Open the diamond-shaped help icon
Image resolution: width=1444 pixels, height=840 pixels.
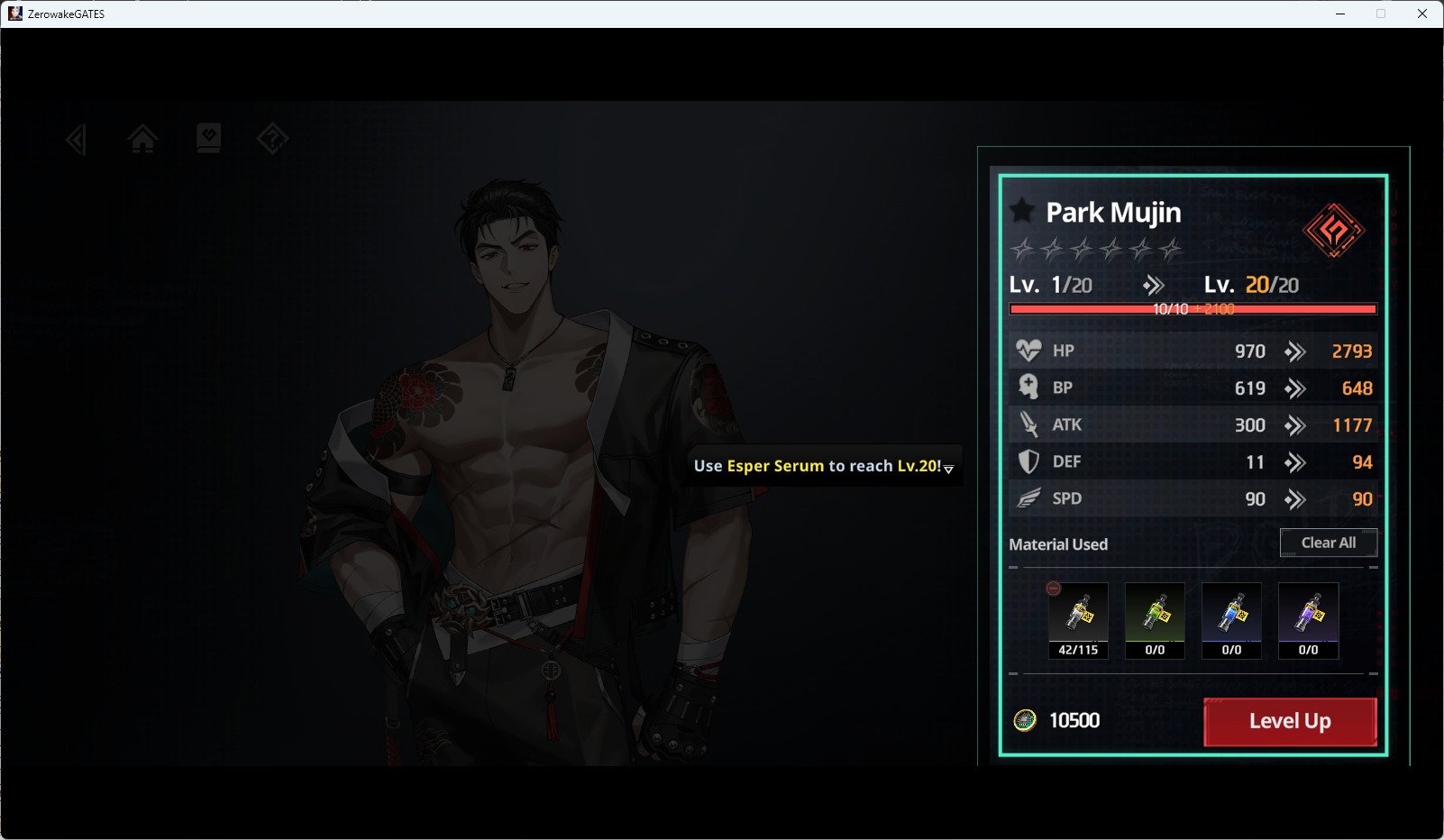tap(272, 139)
